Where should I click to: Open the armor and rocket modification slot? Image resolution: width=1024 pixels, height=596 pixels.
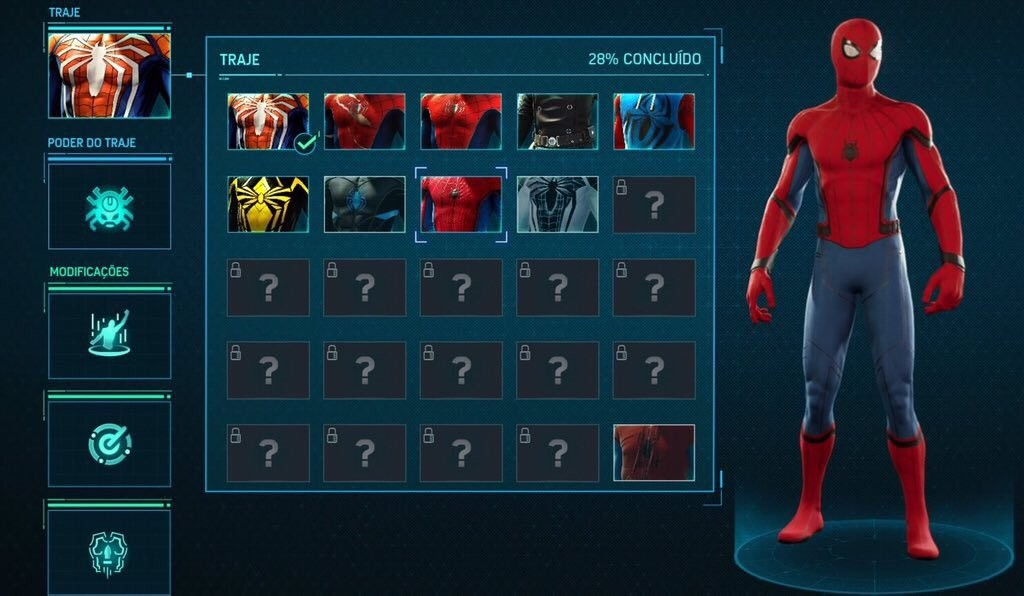coord(109,551)
